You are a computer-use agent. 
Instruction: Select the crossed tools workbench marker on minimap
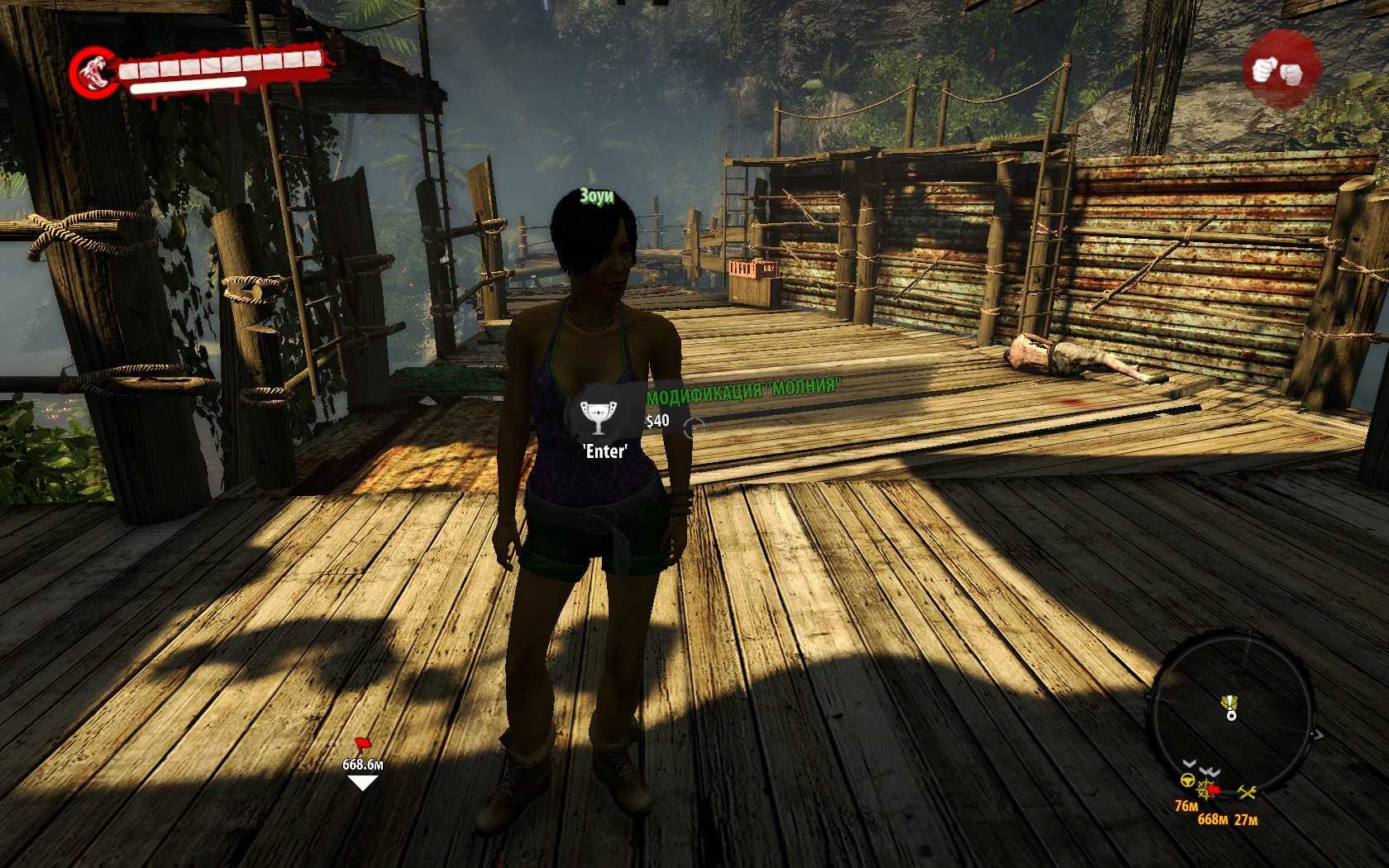(x=1248, y=793)
